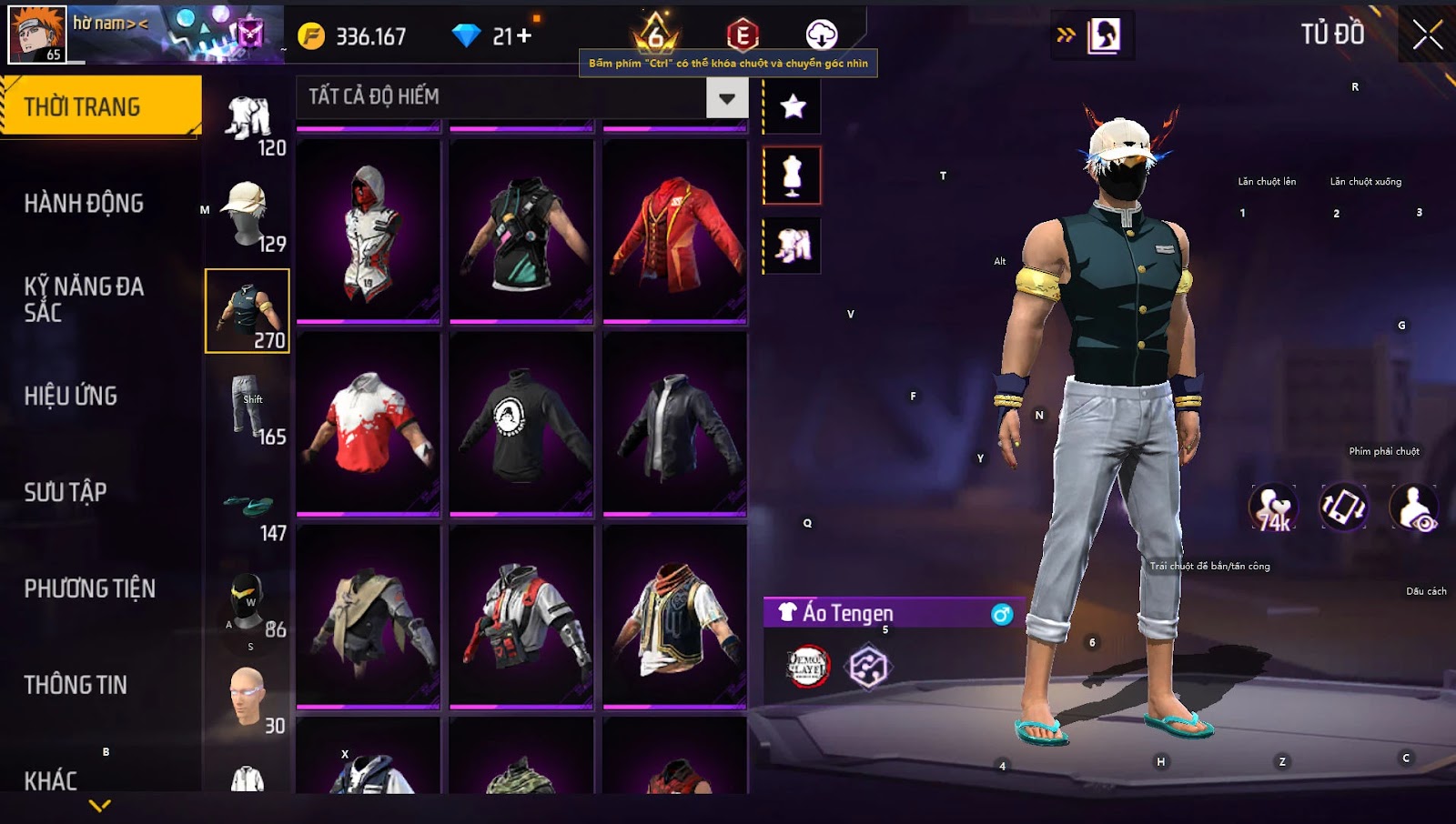This screenshot has height=824, width=1456.
Task: Show favorites with the star filter button
Action: 793,107
